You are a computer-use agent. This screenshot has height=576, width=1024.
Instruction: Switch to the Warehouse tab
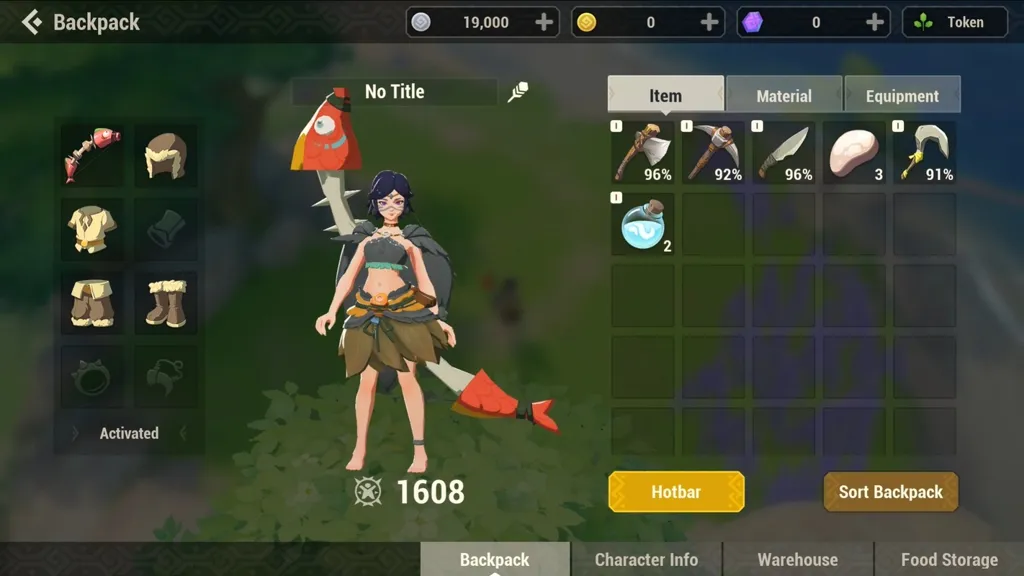tap(797, 559)
